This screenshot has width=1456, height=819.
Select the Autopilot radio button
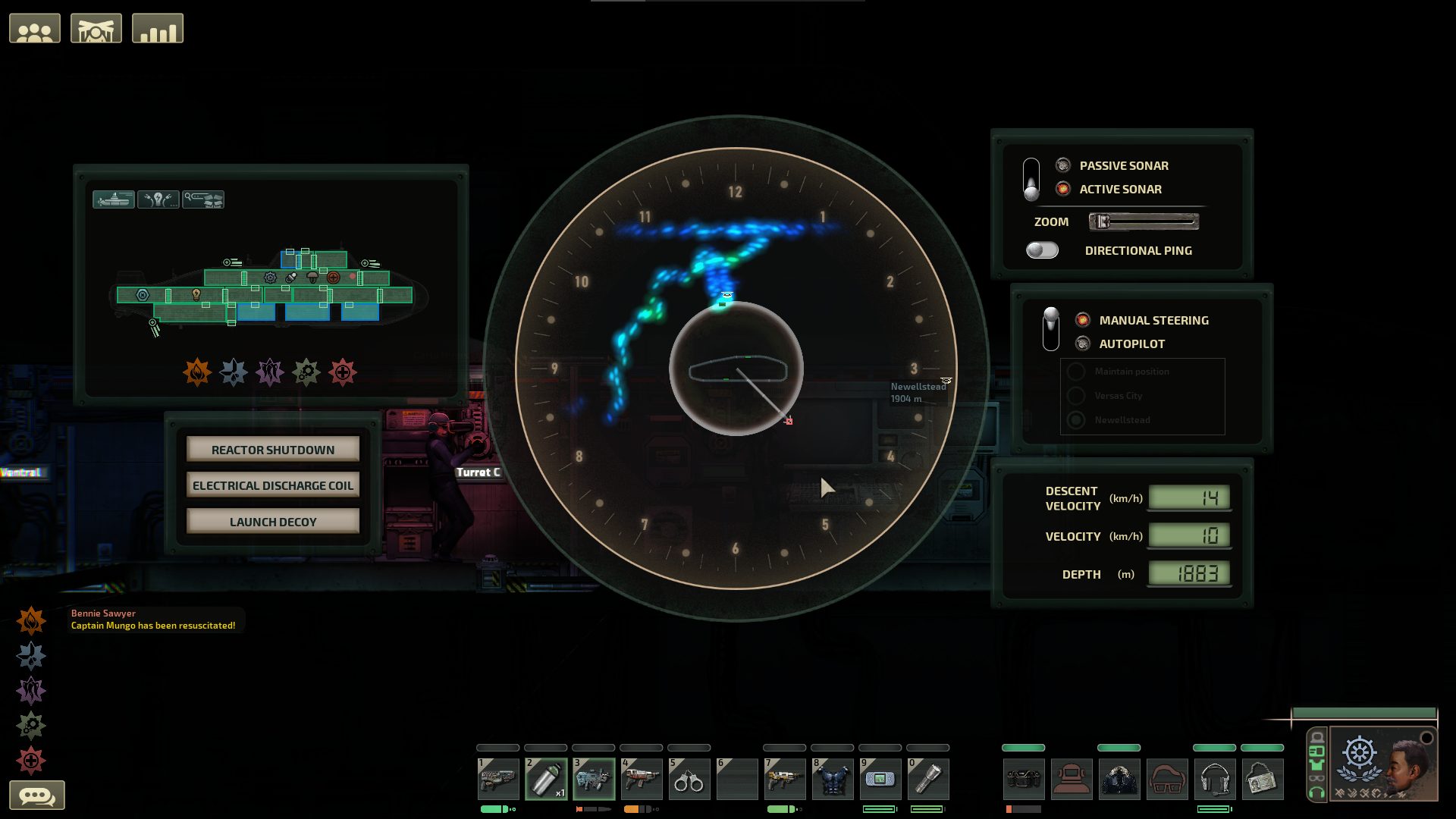point(1081,344)
